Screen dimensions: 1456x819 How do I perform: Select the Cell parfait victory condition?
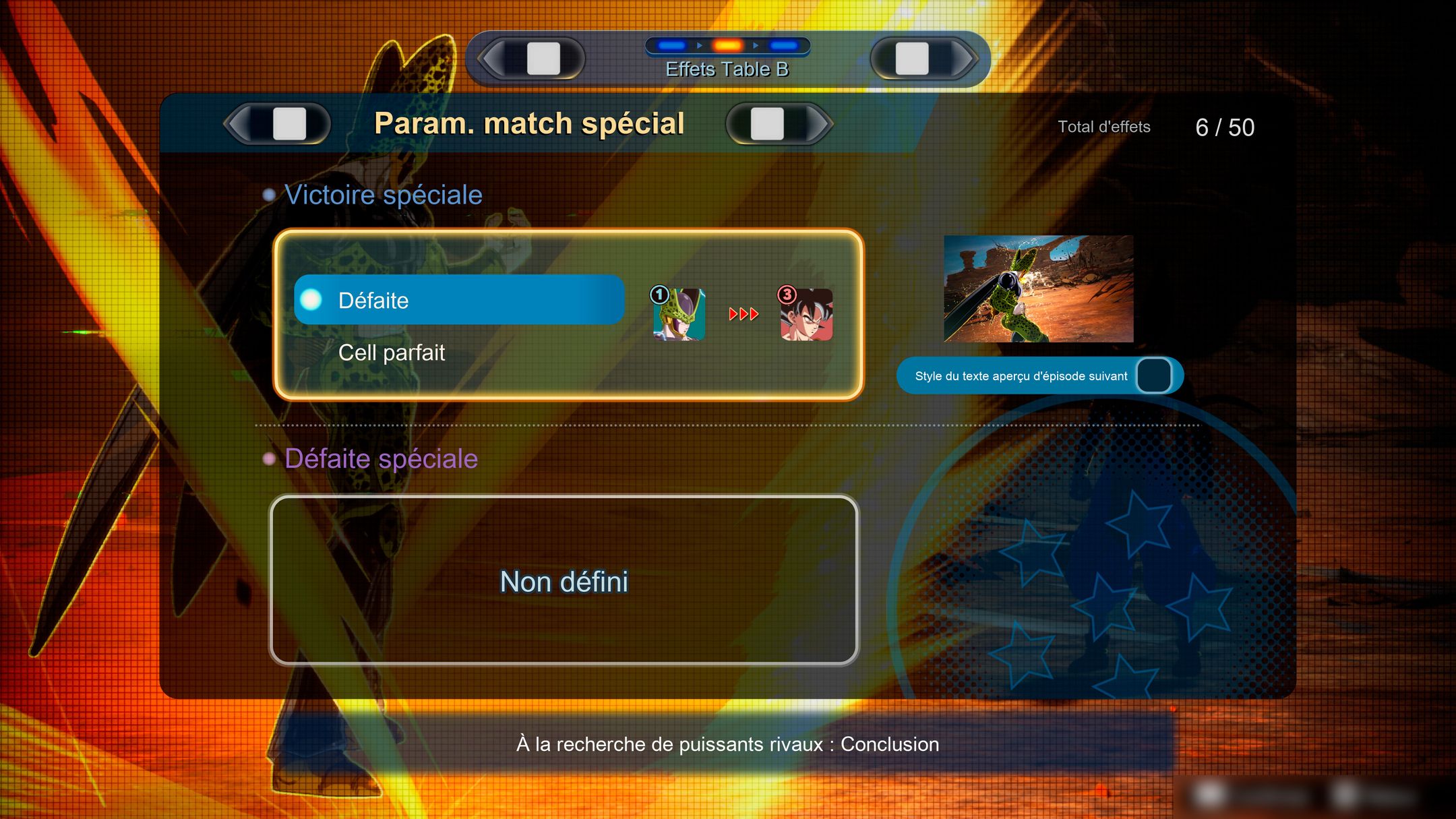click(x=393, y=353)
